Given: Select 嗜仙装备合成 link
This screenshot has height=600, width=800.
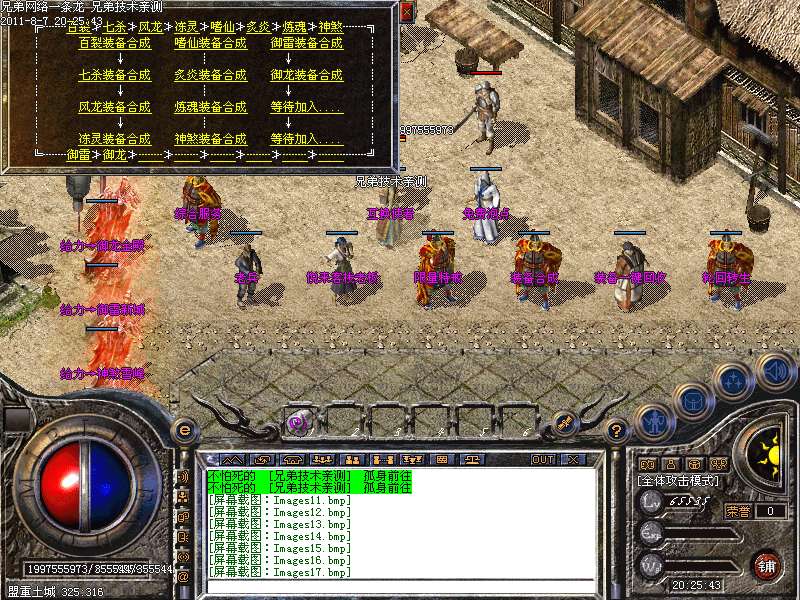Looking at the screenshot, I should click(x=210, y=44).
